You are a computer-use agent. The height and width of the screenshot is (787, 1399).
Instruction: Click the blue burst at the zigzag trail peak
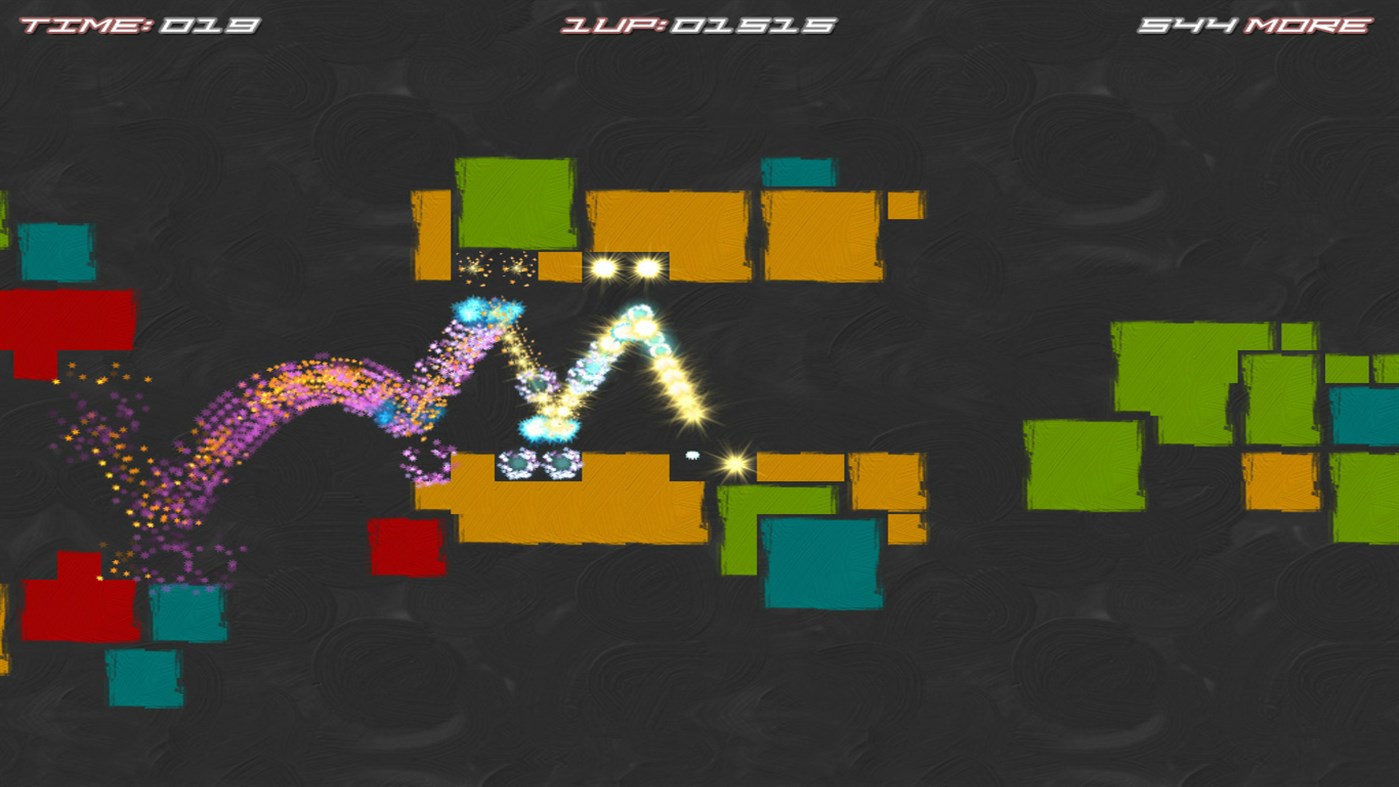point(470,310)
